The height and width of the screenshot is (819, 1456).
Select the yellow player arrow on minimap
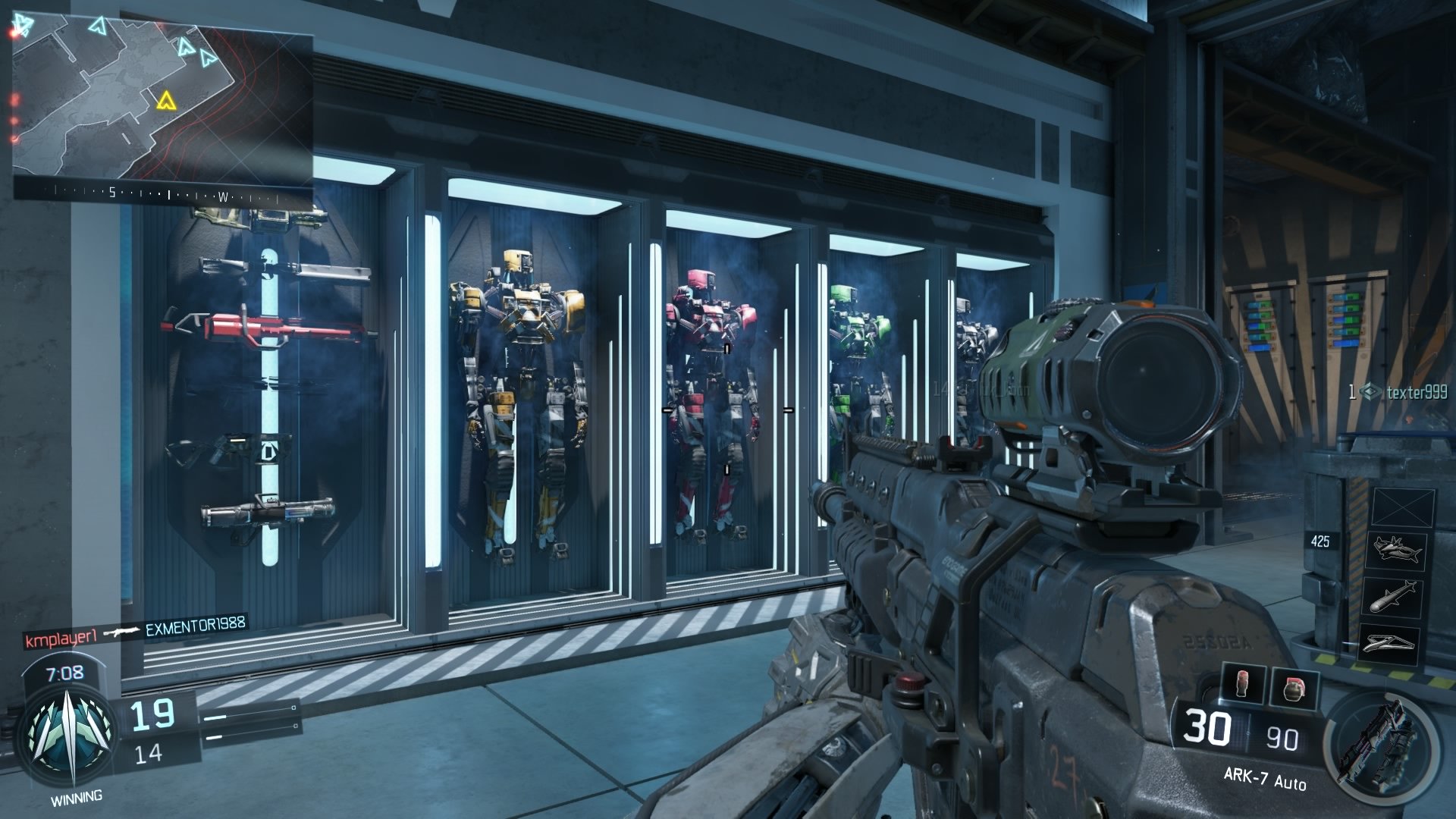coord(165,100)
